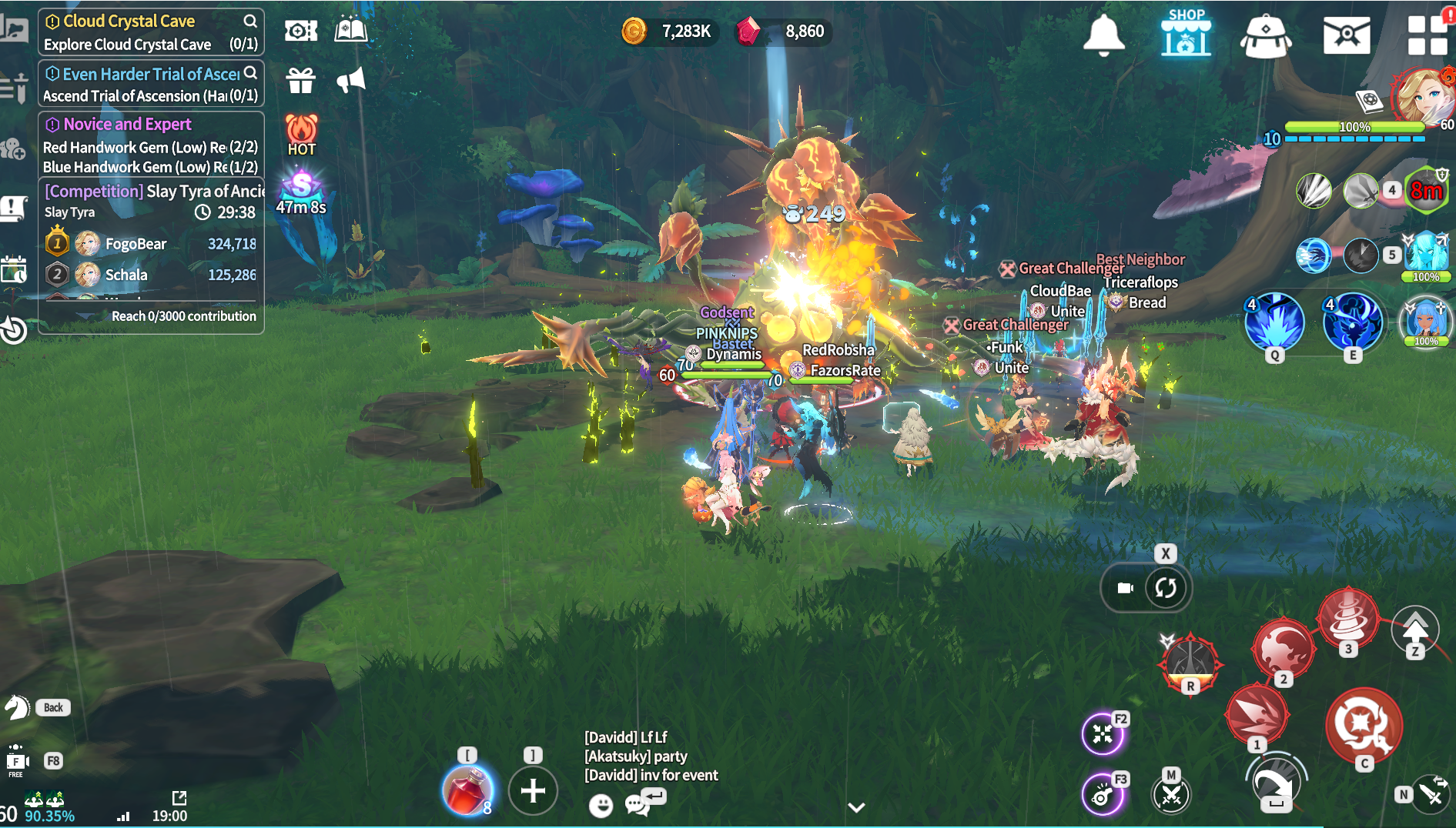Open the emoji emote button
Image resolution: width=1456 pixels, height=828 pixels.
(601, 805)
